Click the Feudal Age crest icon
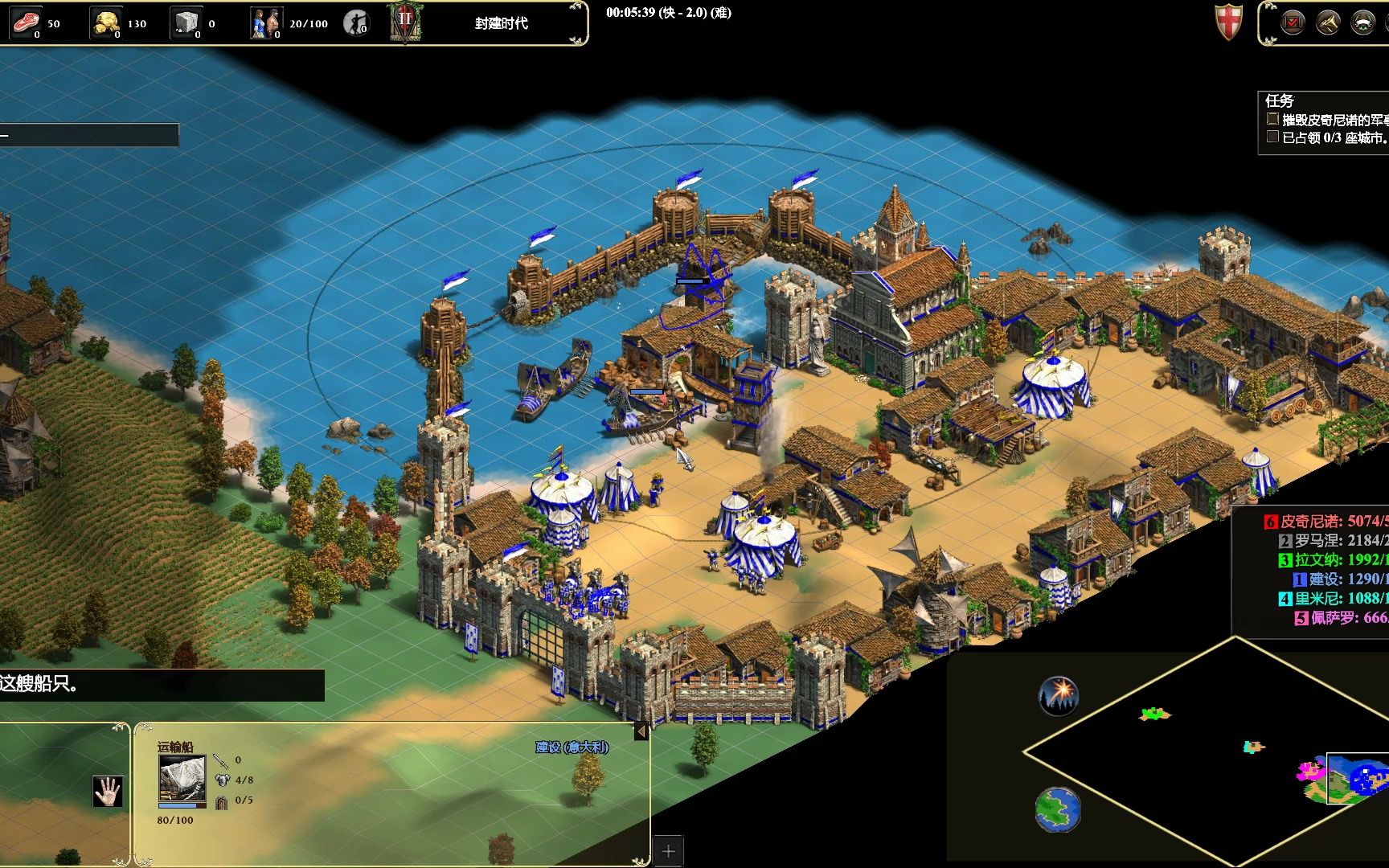 click(405, 22)
